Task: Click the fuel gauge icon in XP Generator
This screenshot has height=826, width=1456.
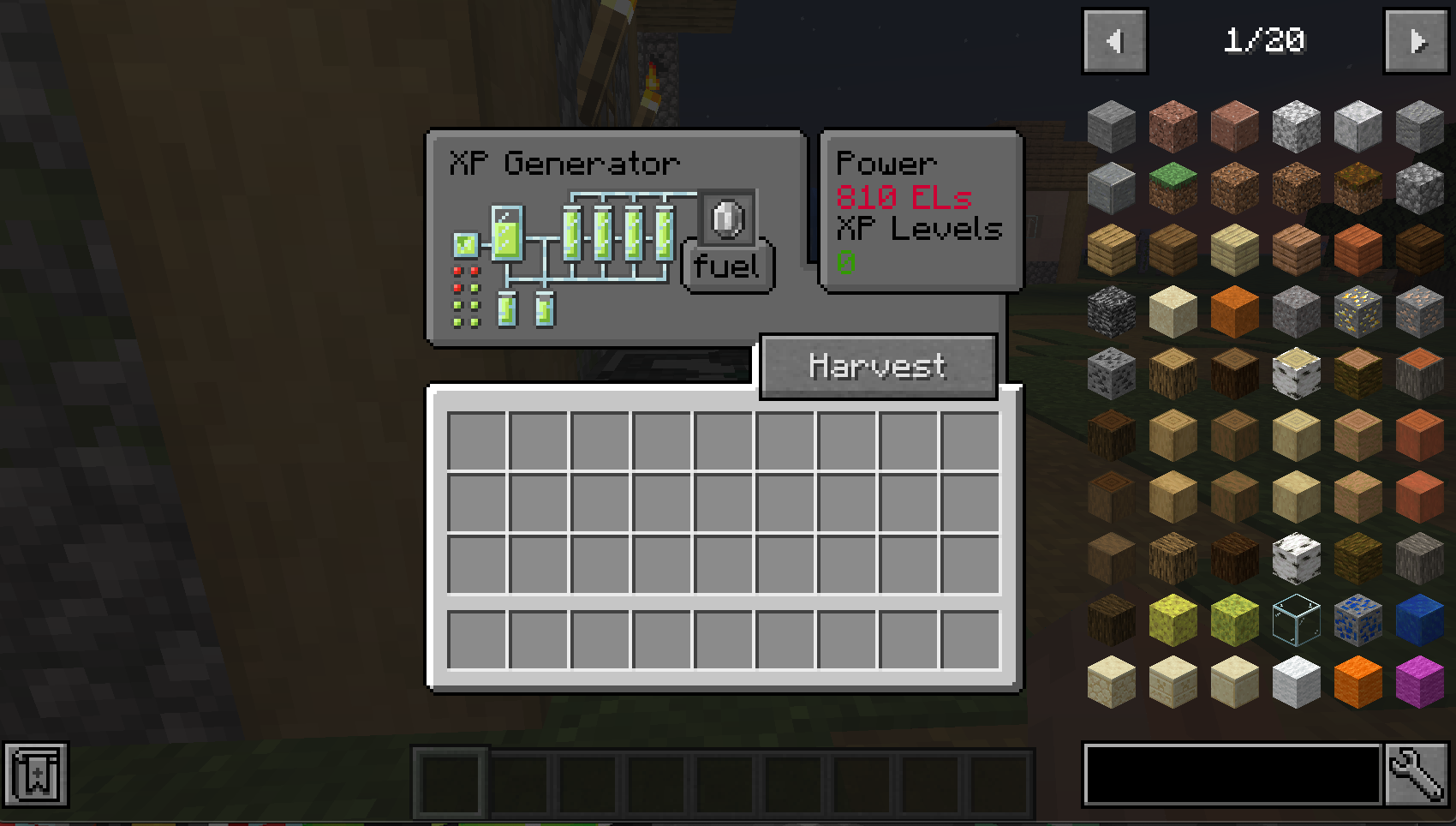Action: 727,219
